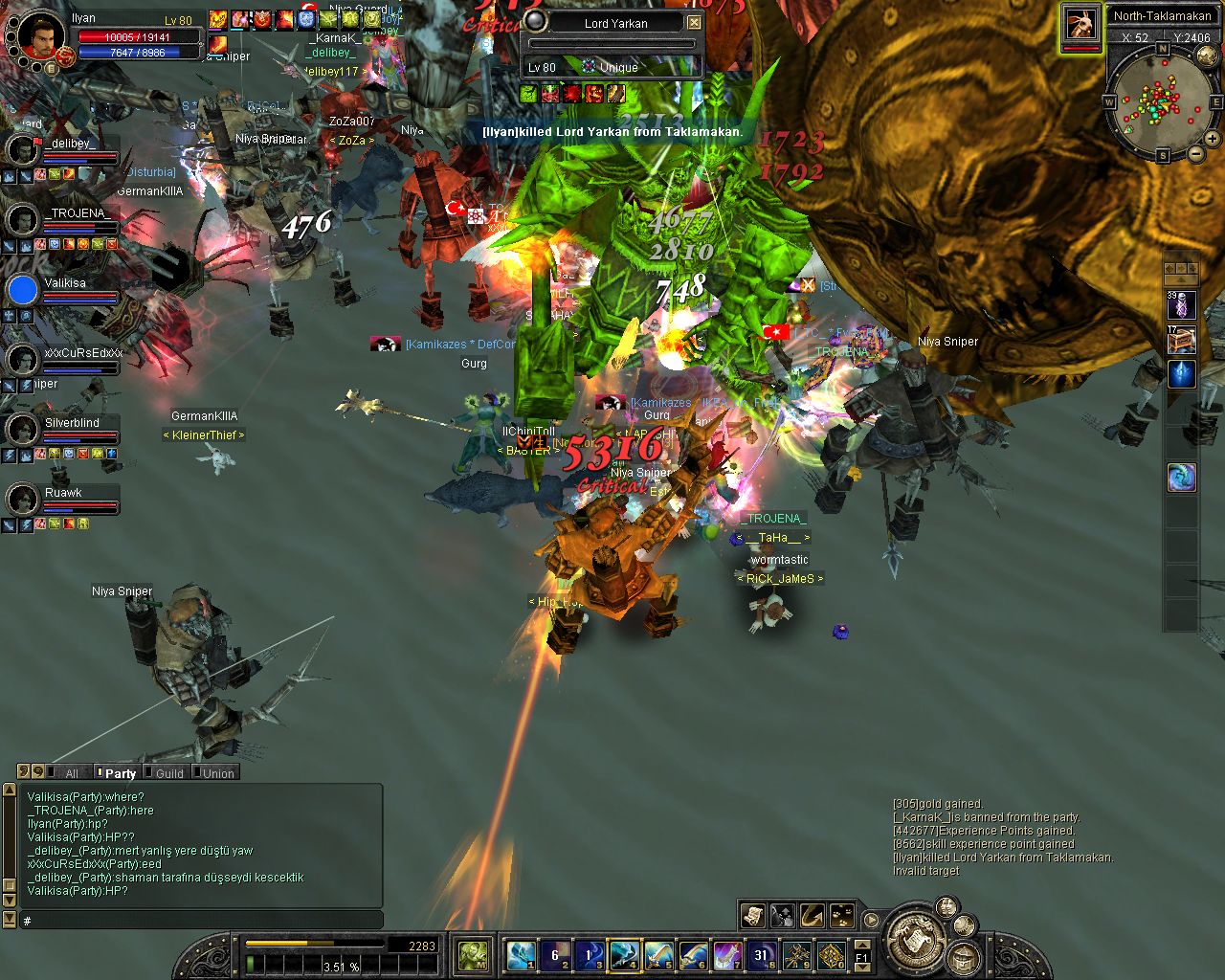Select the Union chat tab
1225x980 pixels.
tap(218, 773)
